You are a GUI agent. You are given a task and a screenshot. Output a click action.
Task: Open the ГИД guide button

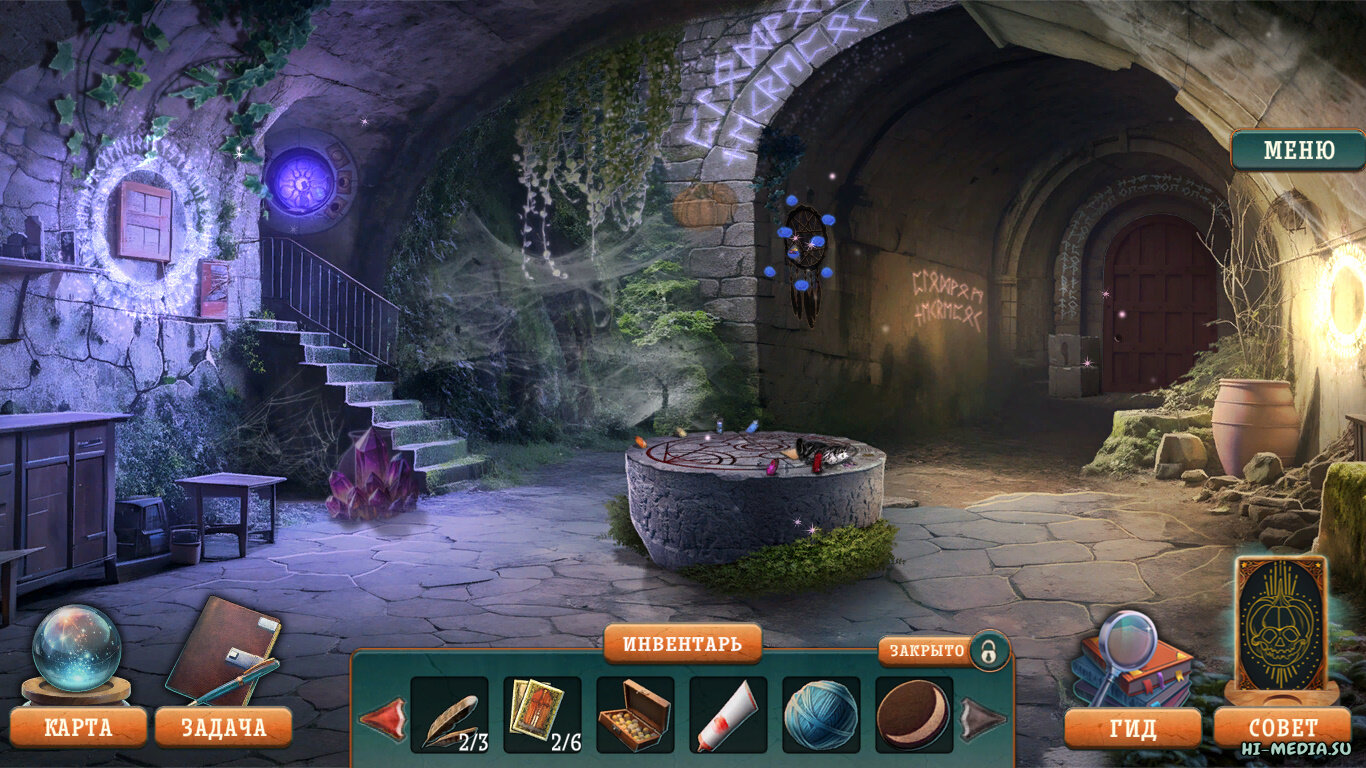(x=1132, y=728)
